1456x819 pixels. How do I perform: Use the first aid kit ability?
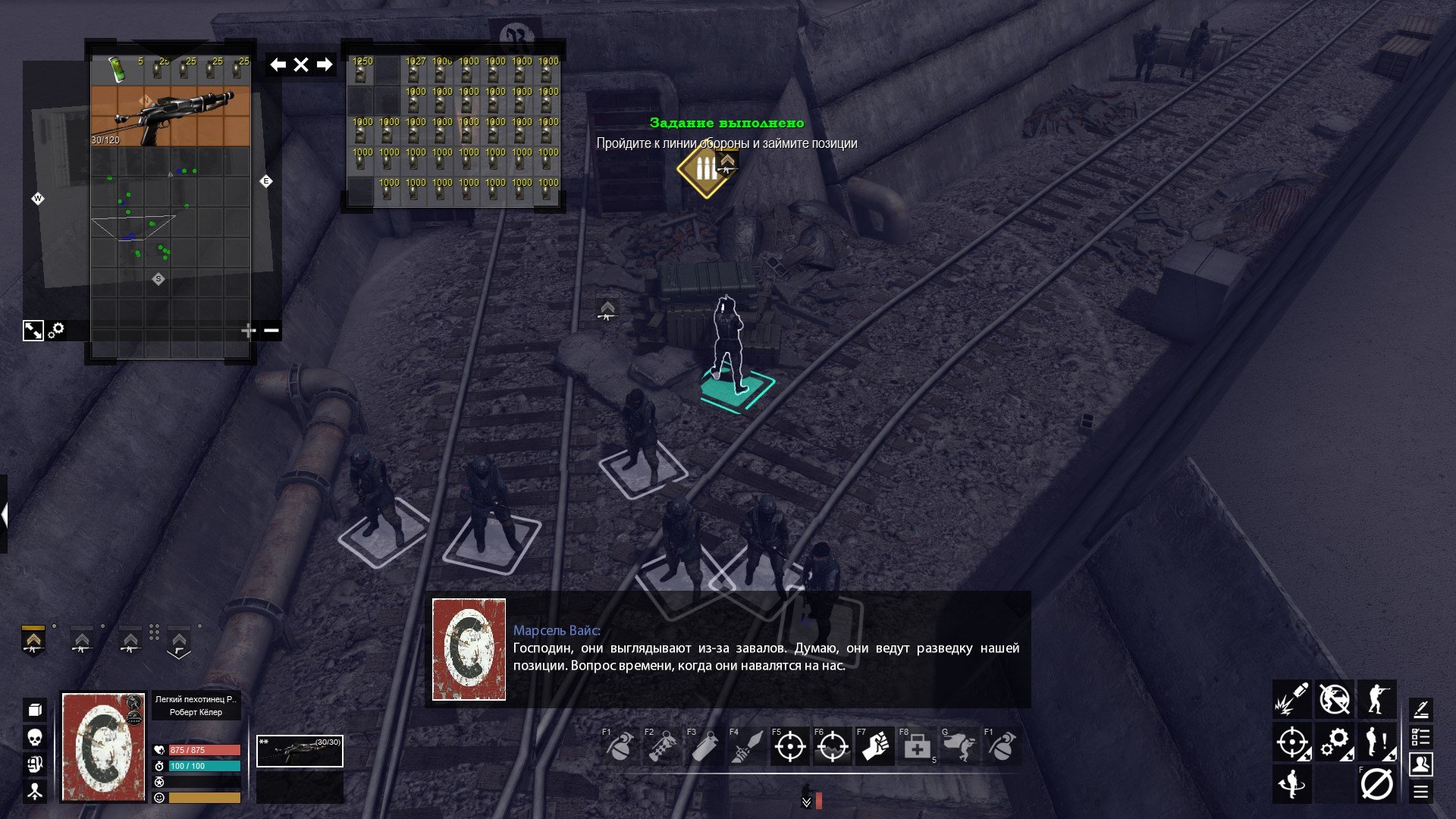(x=917, y=748)
